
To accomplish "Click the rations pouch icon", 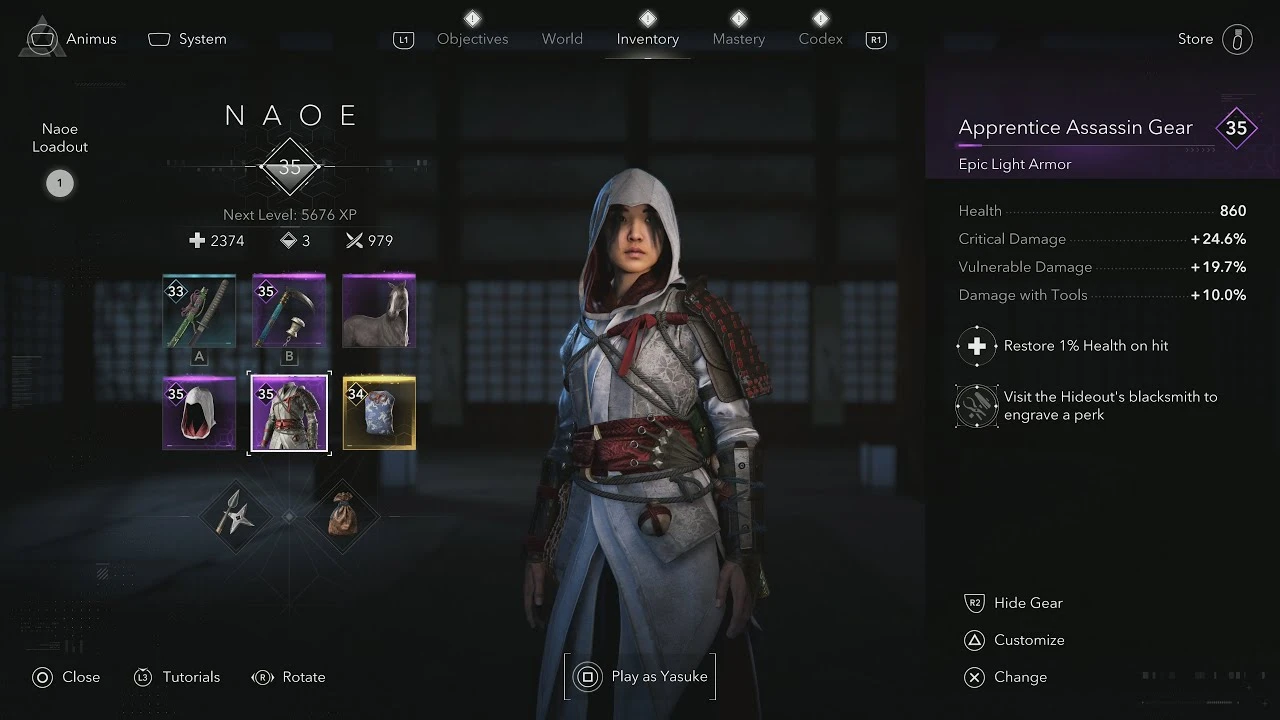I will pyautogui.click(x=343, y=517).
